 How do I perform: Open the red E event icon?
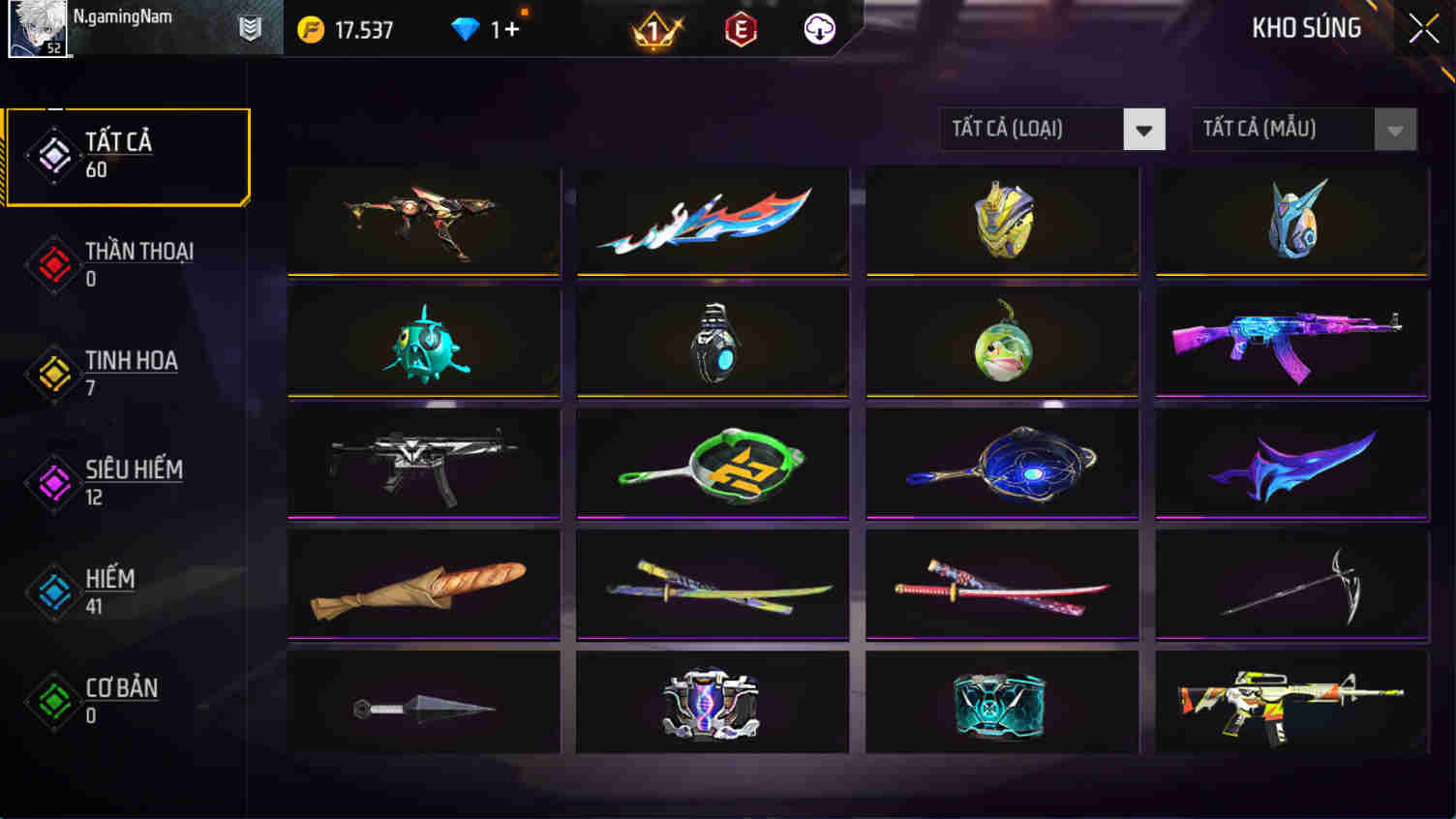tap(738, 28)
